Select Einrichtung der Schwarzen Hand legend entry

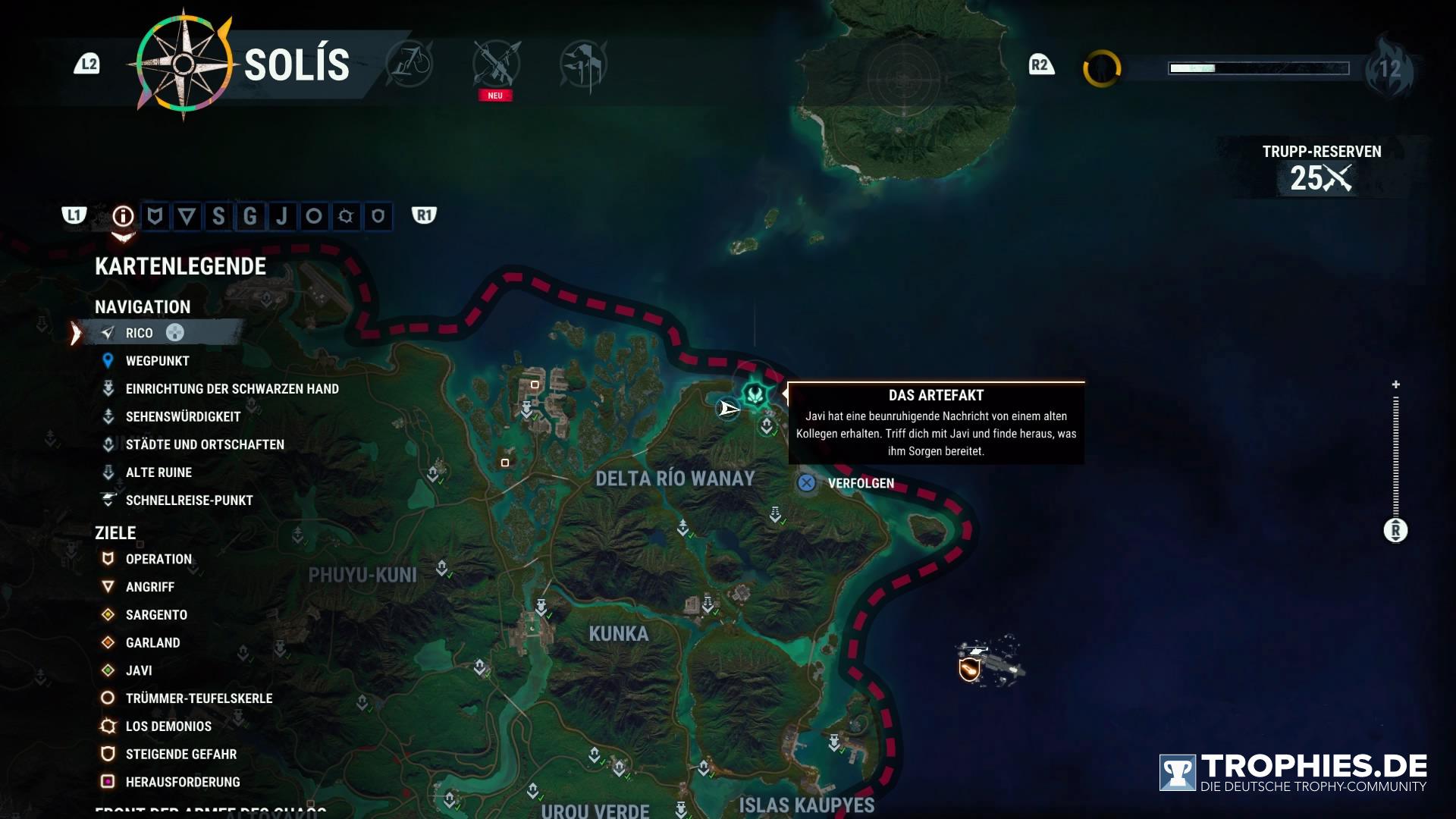(231, 389)
